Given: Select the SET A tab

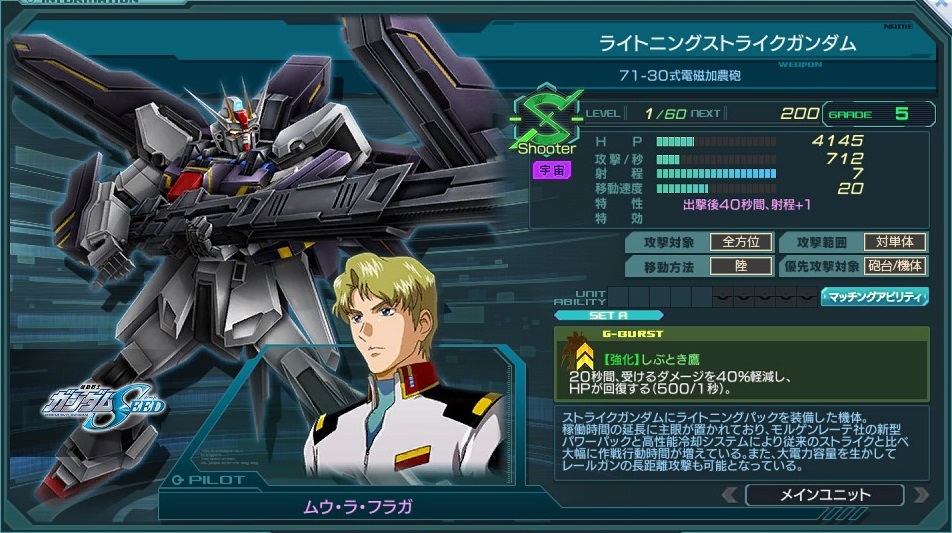Looking at the screenshot, I should pos(608,315).
